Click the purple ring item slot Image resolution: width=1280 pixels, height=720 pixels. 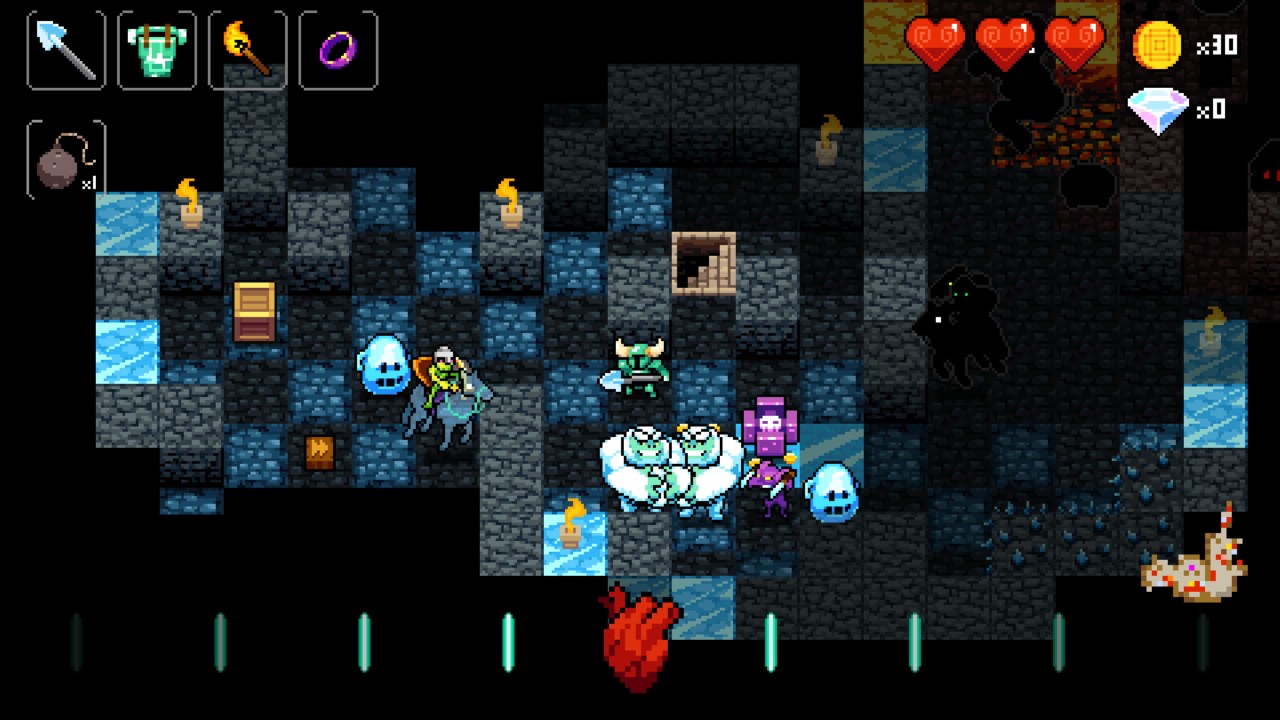click(x=337, y=50)
